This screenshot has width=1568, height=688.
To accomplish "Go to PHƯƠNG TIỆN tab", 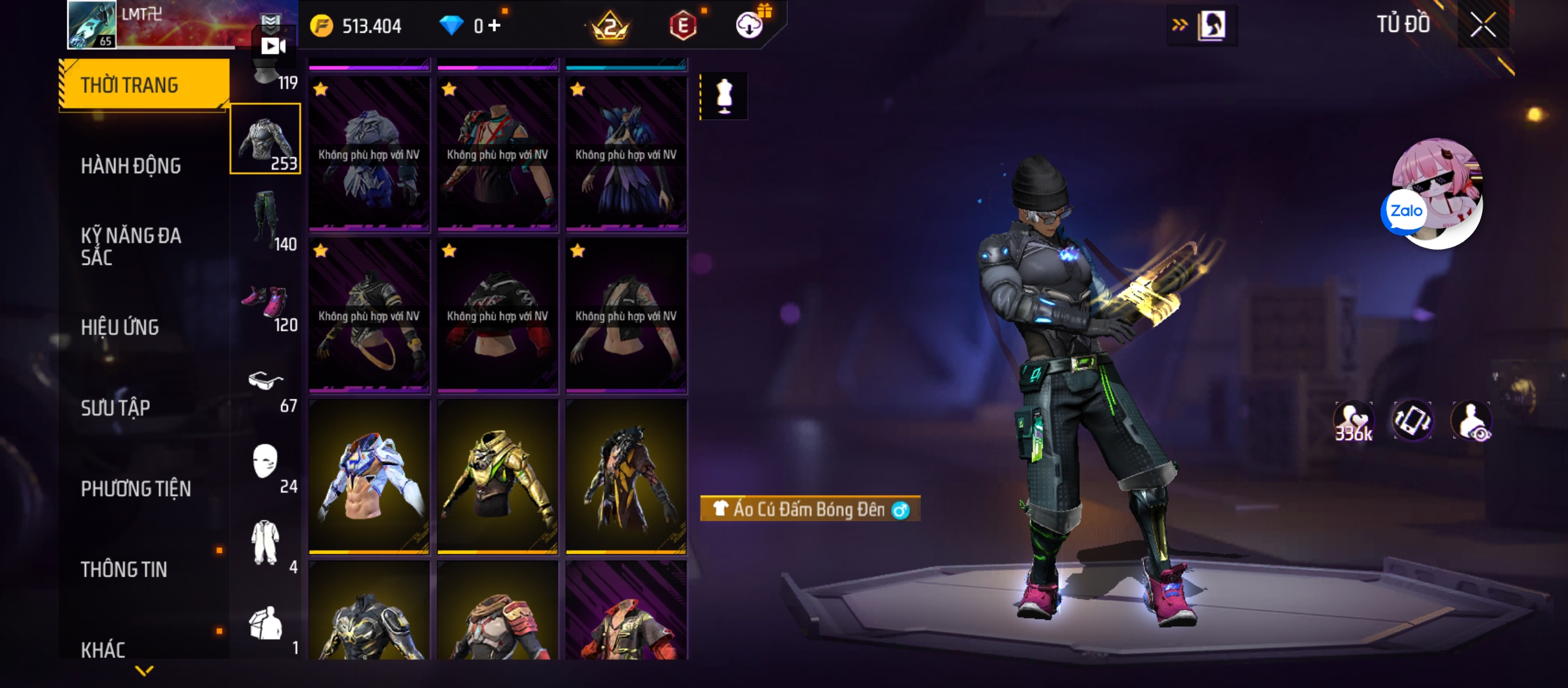I will pos(136,489).
